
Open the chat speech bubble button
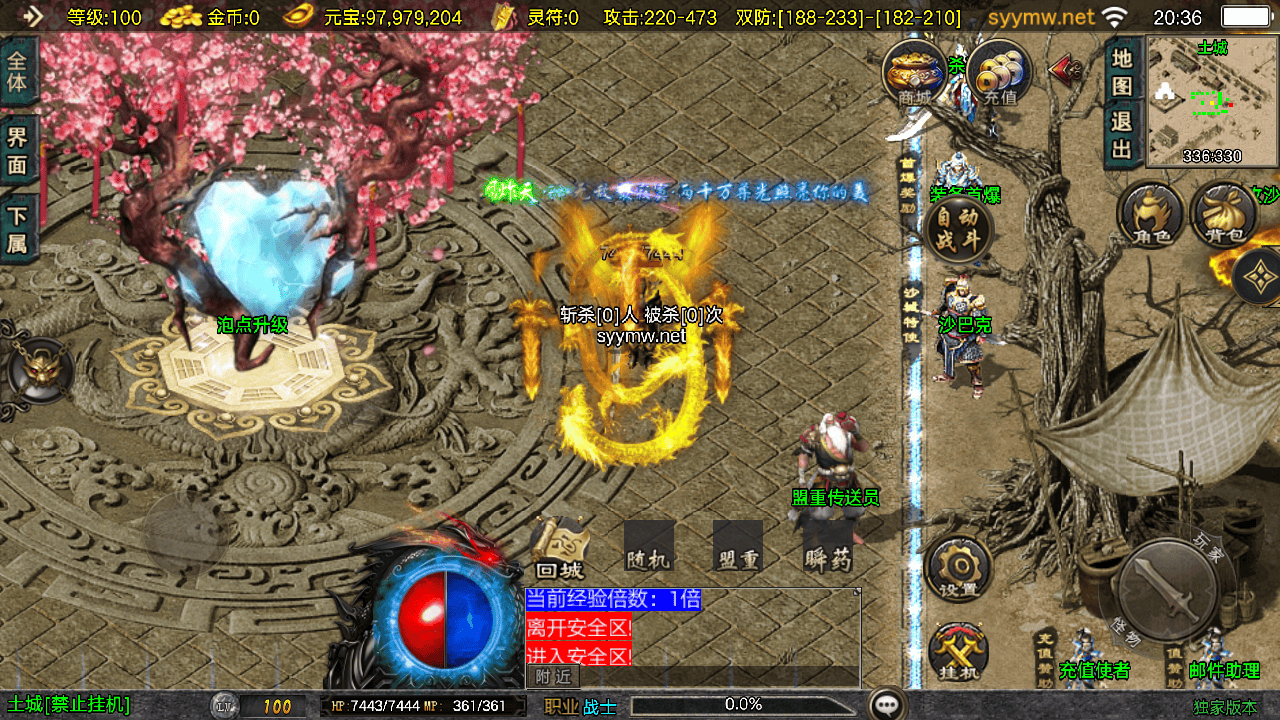coord(886,705)
